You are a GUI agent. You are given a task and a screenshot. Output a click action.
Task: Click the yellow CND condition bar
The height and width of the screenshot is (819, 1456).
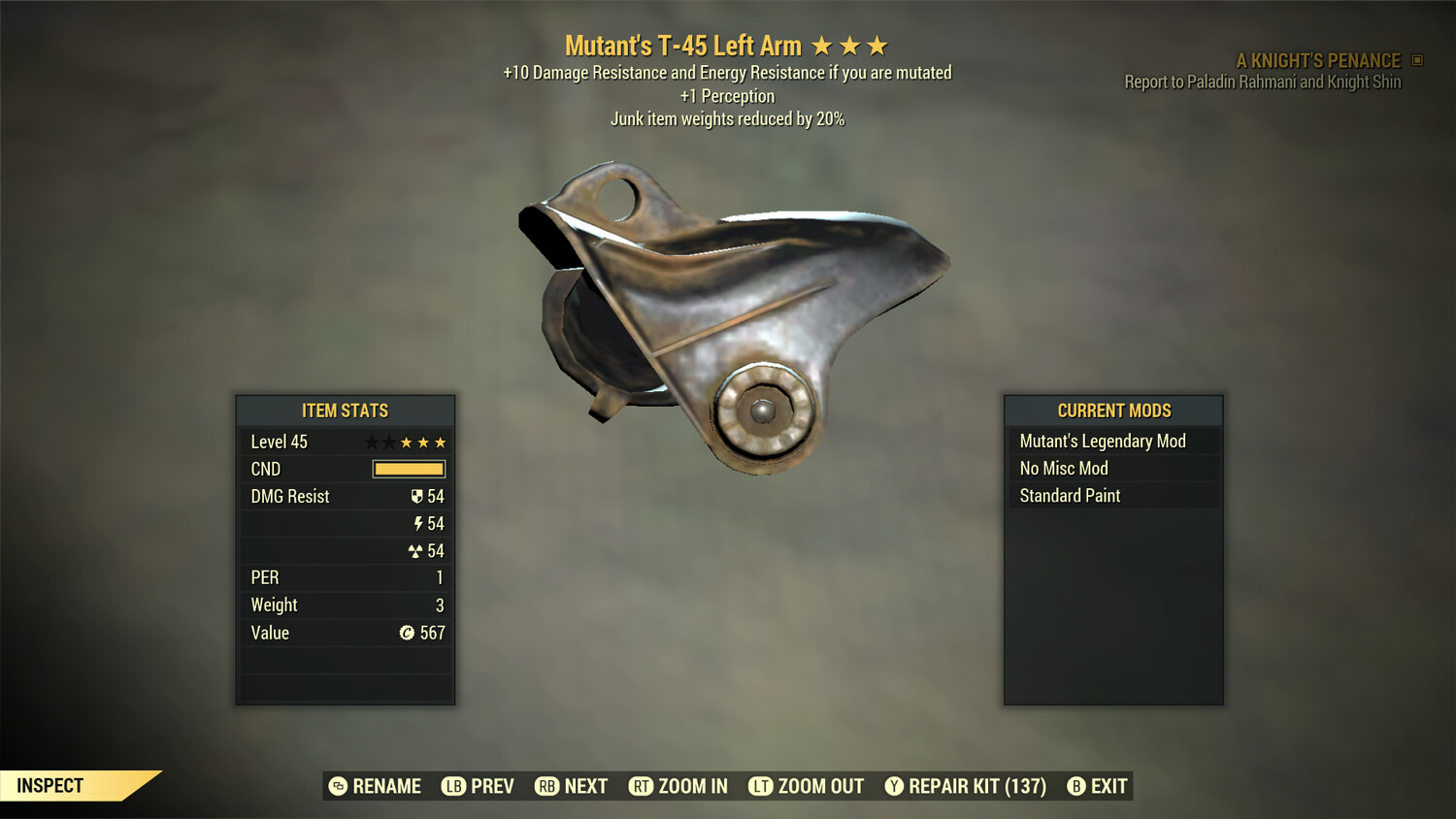pyautogui.click(x=408, y=469)
